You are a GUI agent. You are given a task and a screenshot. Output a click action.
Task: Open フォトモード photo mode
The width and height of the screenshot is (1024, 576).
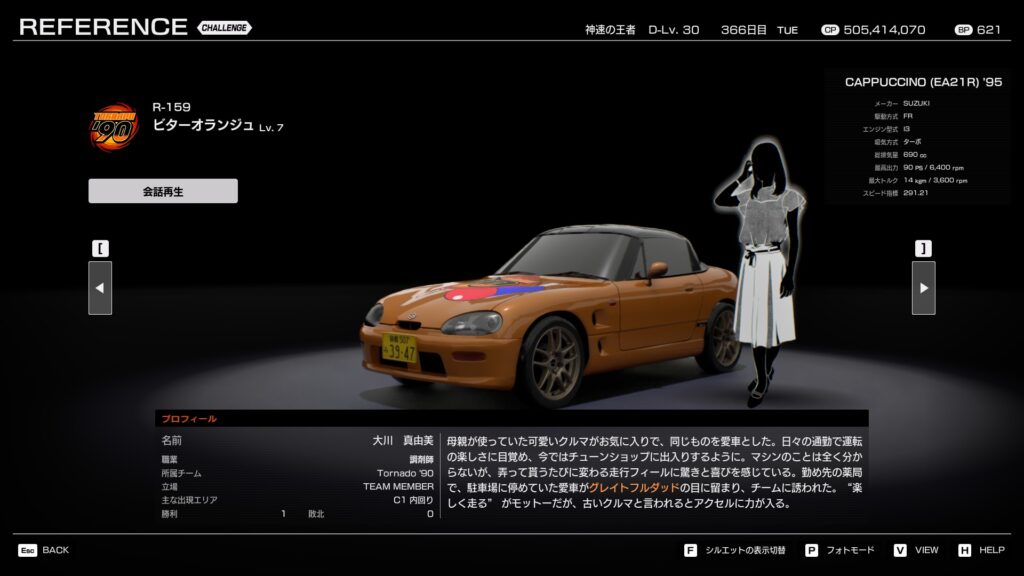(841, 550)
